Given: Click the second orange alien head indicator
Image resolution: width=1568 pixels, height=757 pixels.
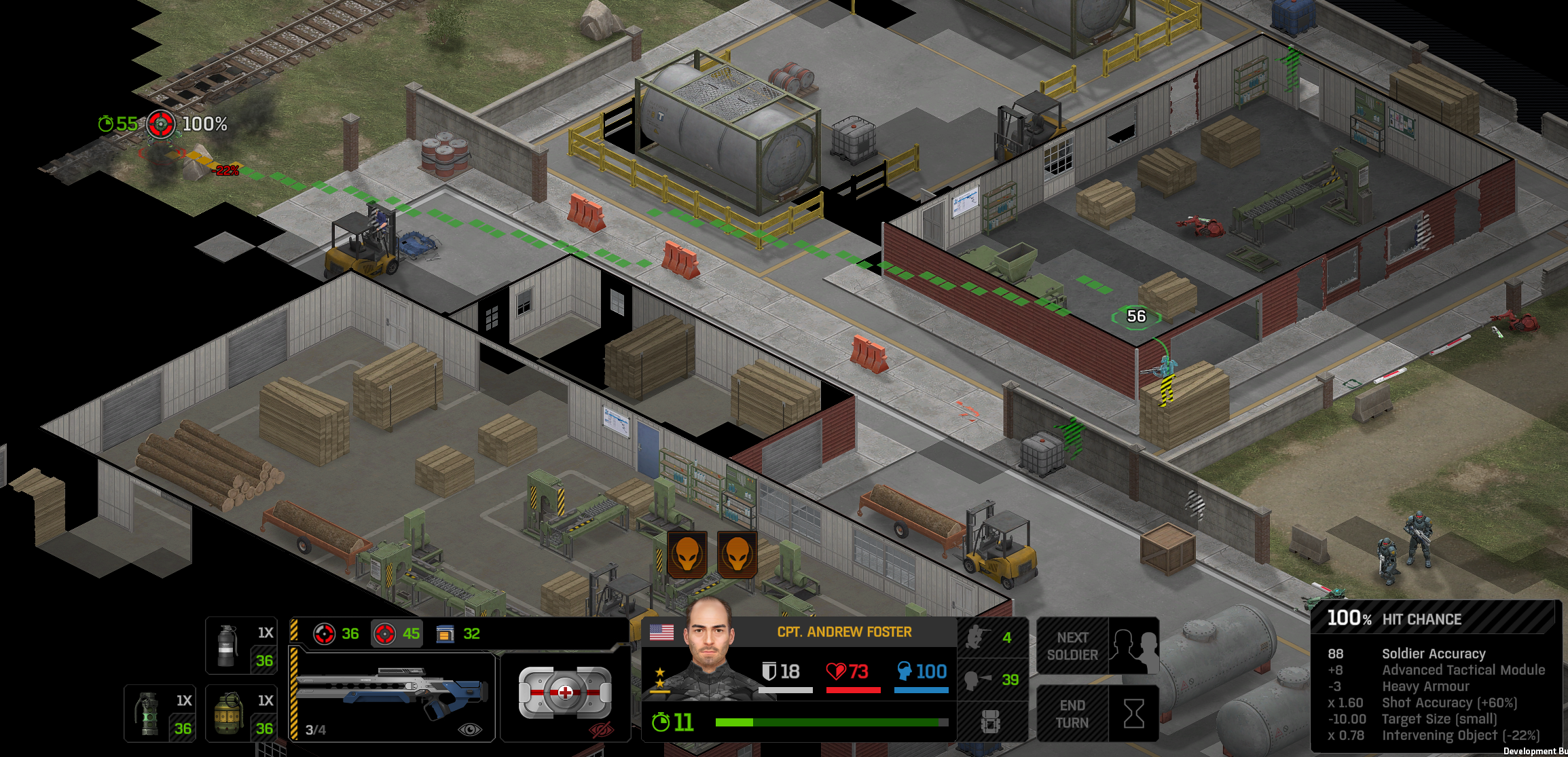Looking at the screenshot, I should (x=737, y=555).
